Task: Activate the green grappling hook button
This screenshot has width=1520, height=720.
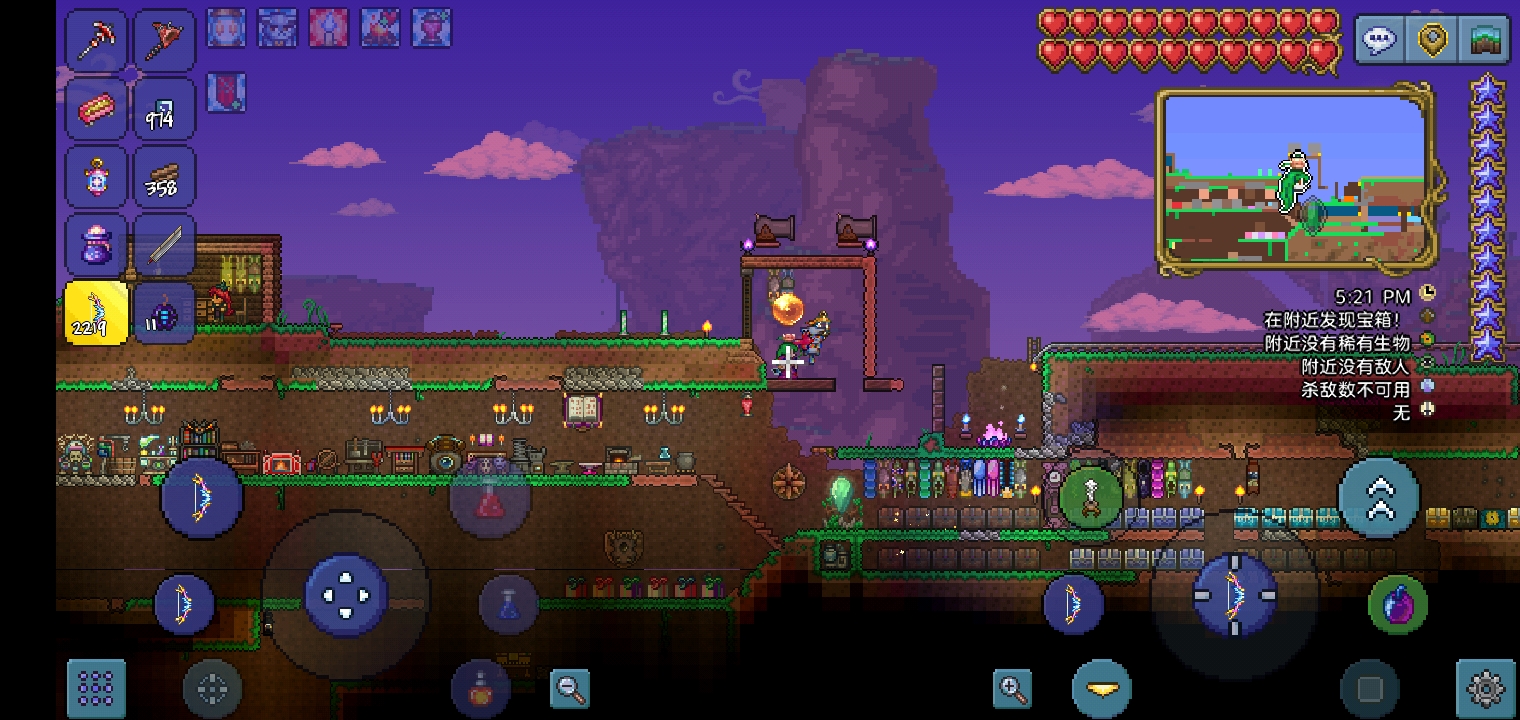Action: (x=1090, y=496)
